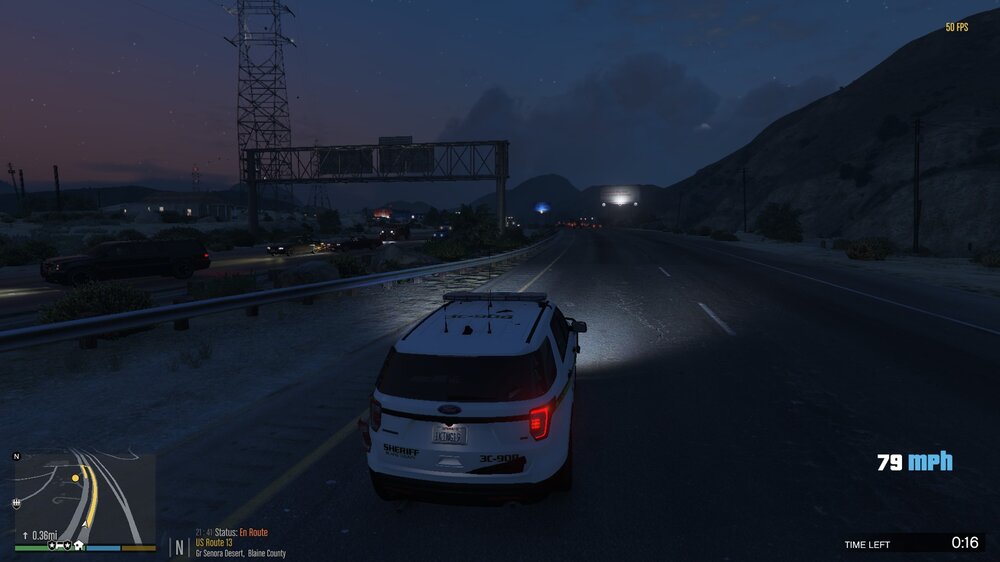Click the shield icon on minimap's left edge
Viewport: 1000px width, 562px height.
[17, 502]
